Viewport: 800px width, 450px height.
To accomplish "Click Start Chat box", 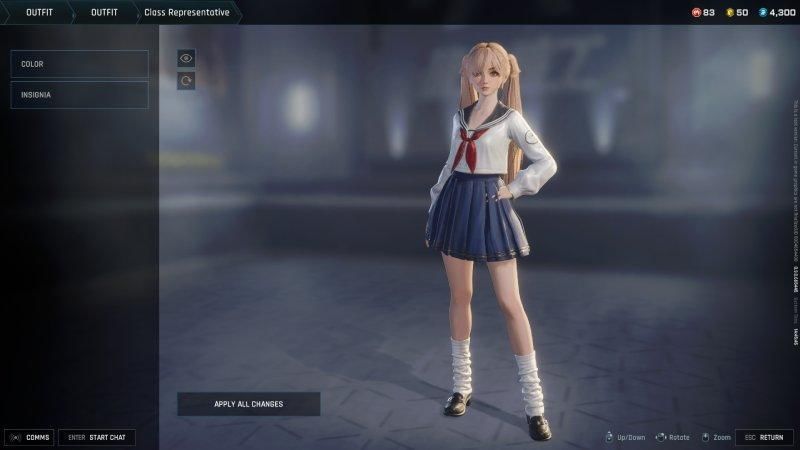I will pyautogui.click(x=96, y=437).
